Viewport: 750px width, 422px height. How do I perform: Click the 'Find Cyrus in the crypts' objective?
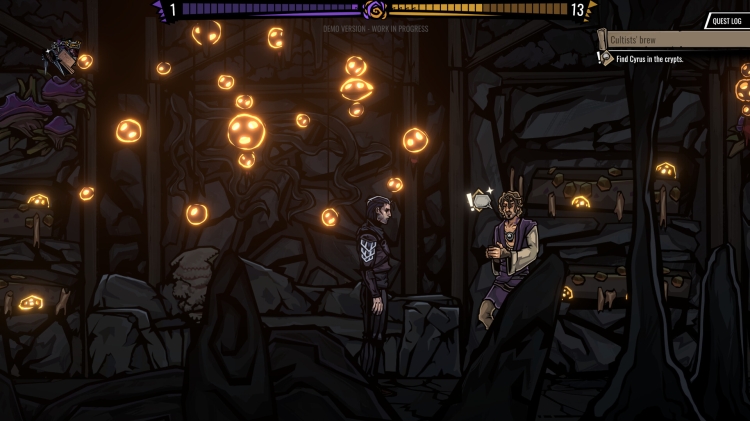tap(650, 59)
